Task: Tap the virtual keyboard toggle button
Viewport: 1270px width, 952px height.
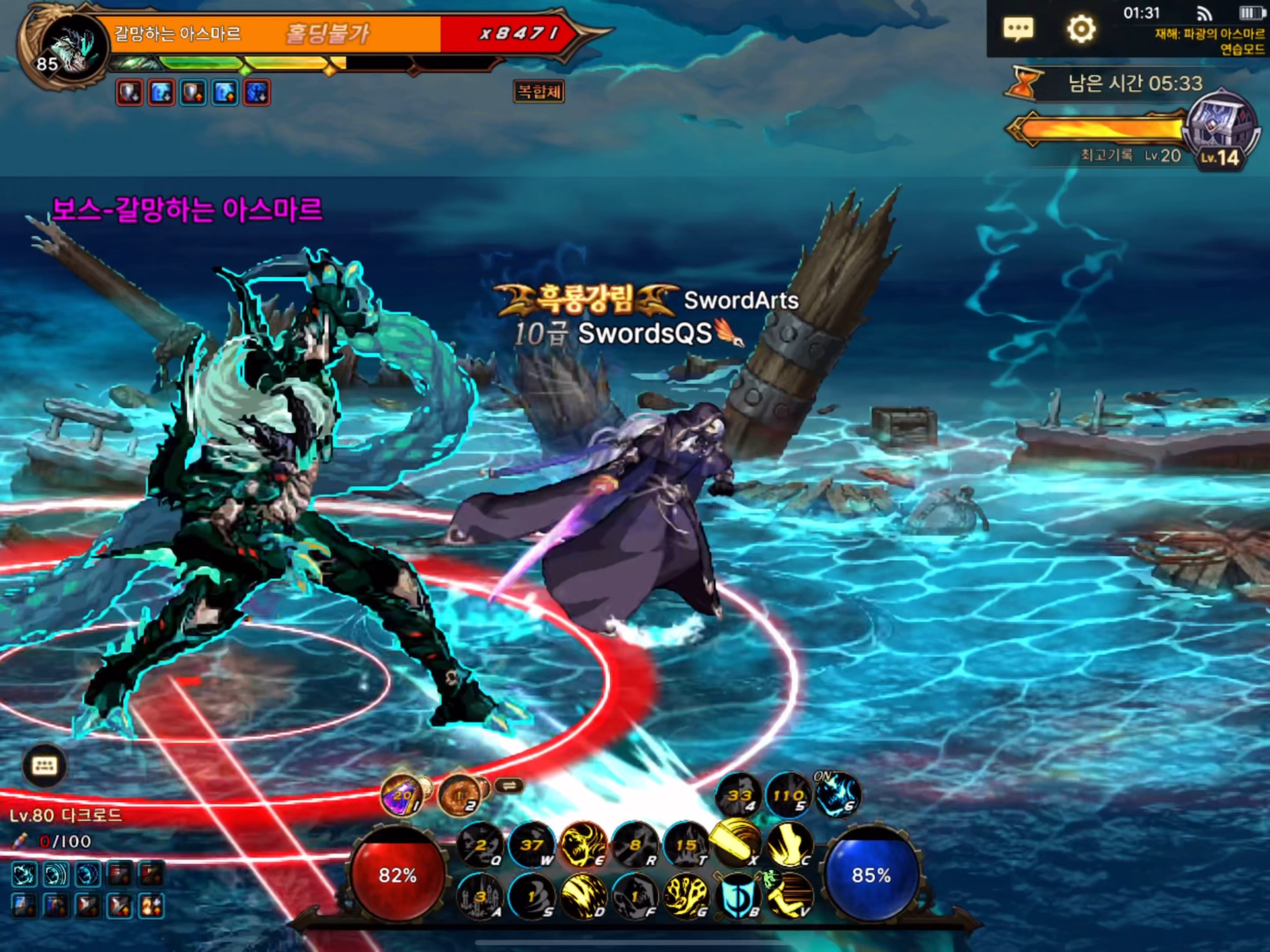Action: [x=45, y=766]
